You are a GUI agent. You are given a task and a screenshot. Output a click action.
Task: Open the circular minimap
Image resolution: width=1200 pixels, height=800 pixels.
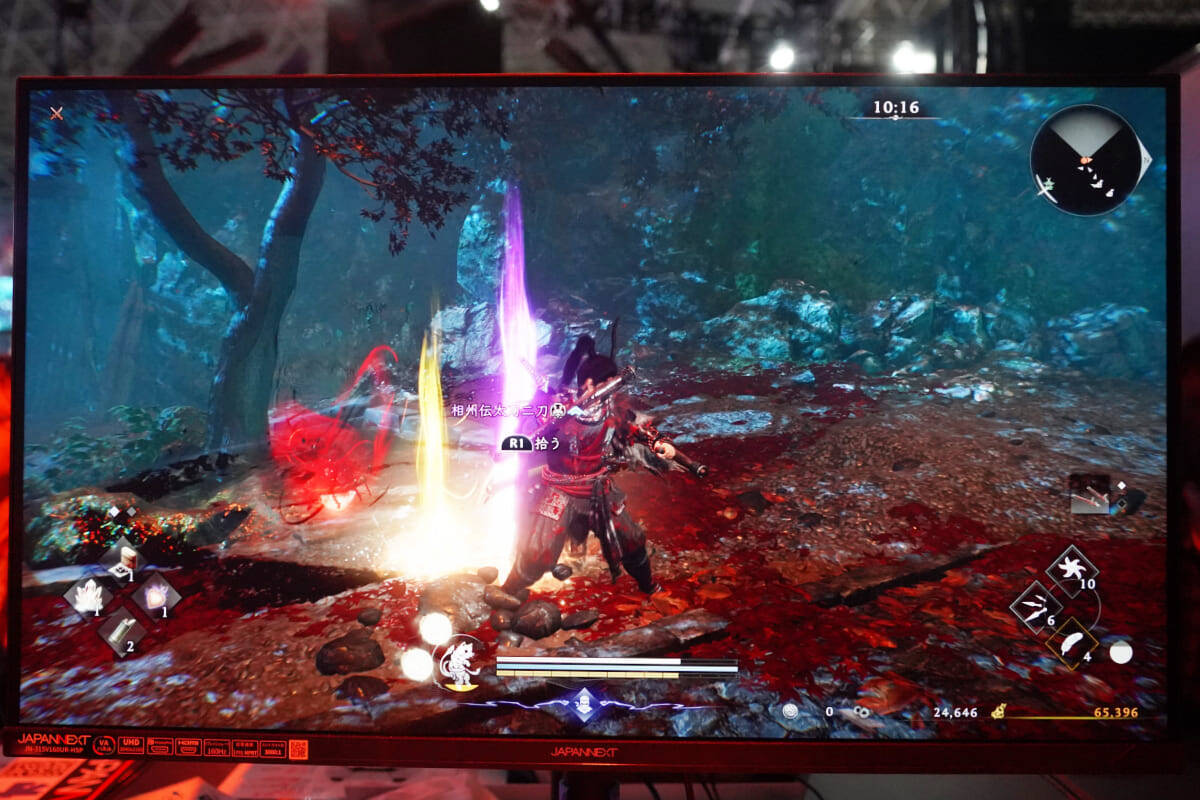click(1085, 160)
